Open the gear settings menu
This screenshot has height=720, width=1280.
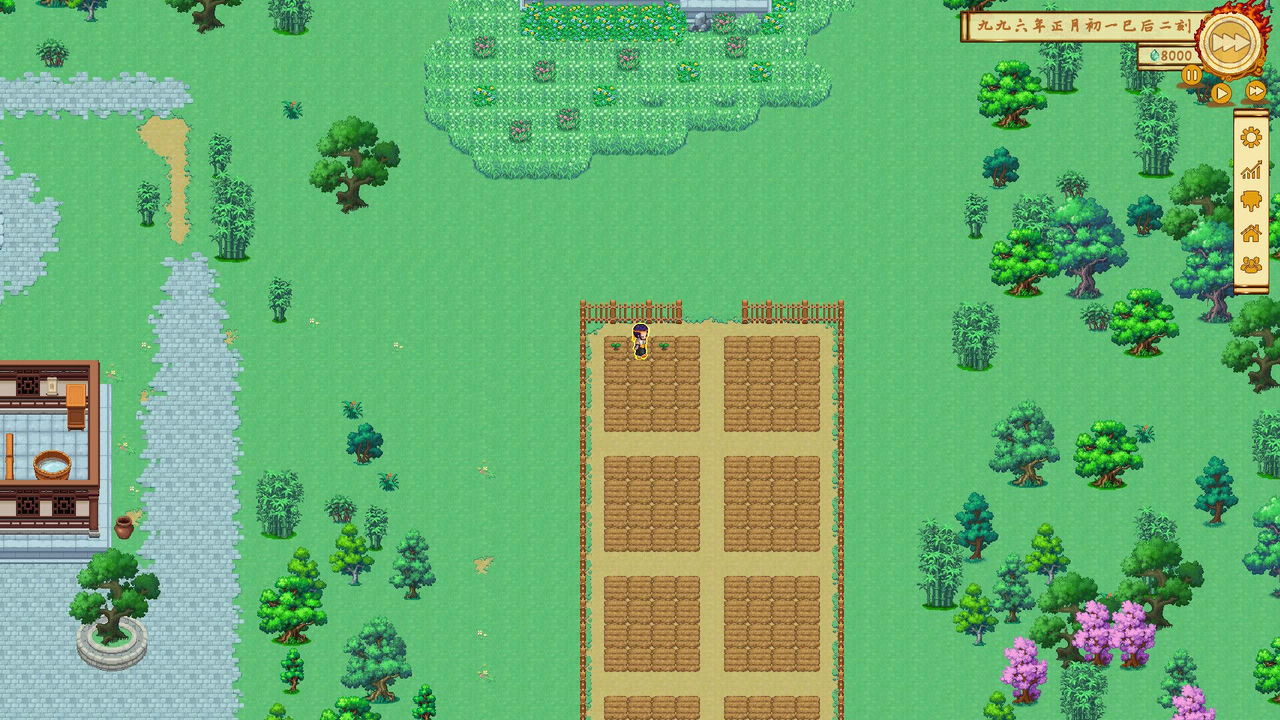point(1251,138)
